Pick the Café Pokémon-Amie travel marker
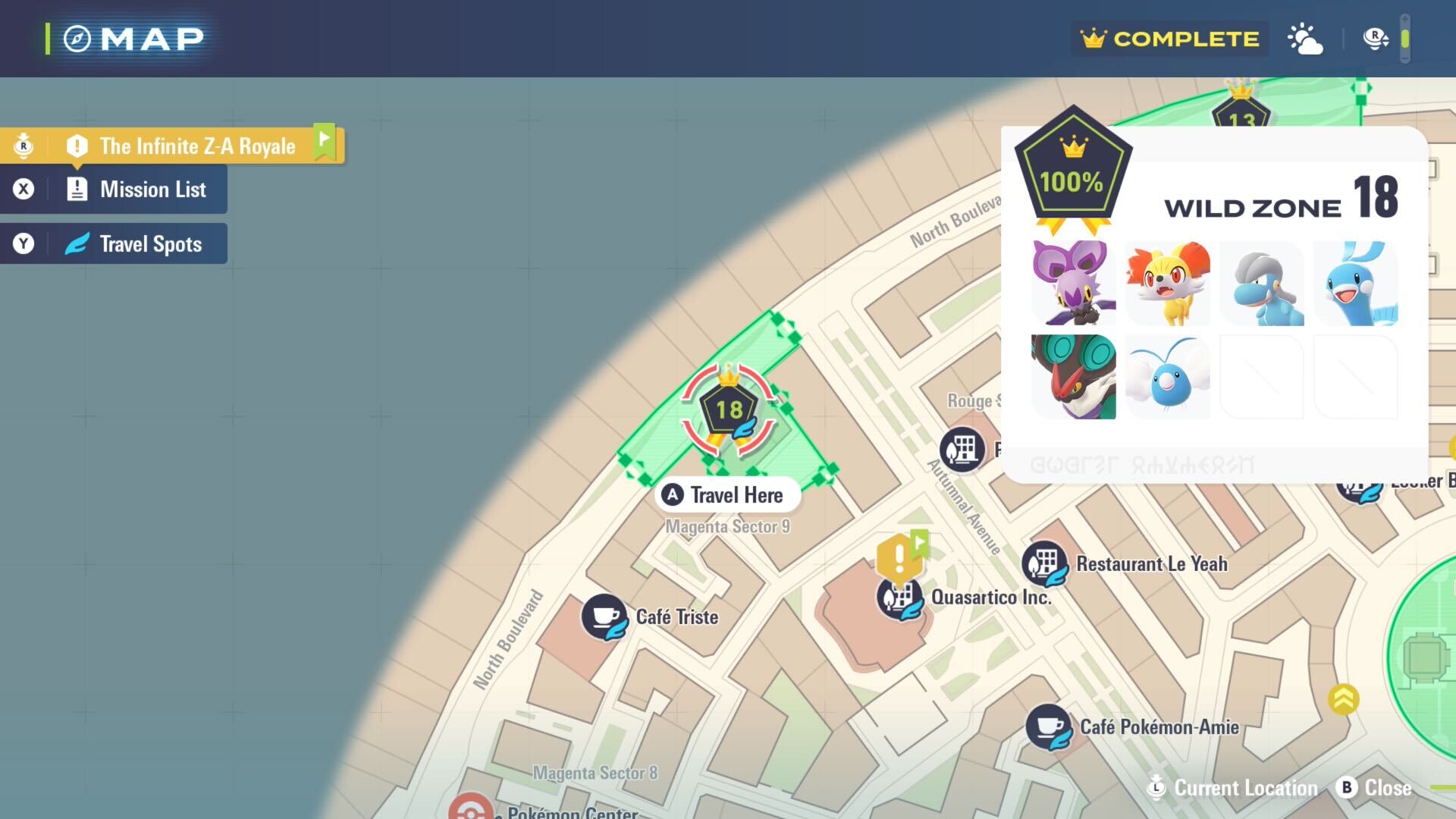 tap(1049, 727)
